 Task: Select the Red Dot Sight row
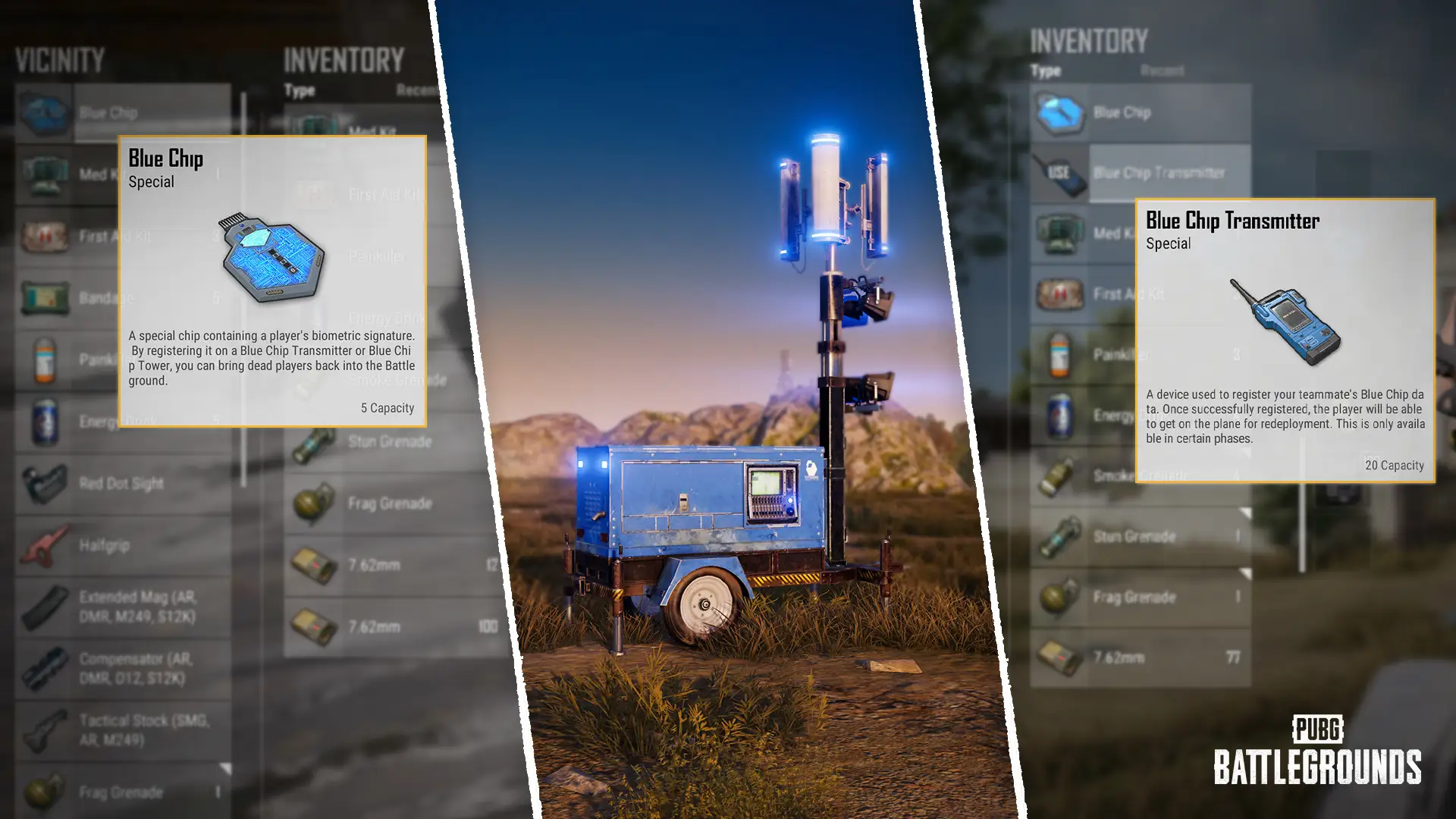(x=123, y=484)
